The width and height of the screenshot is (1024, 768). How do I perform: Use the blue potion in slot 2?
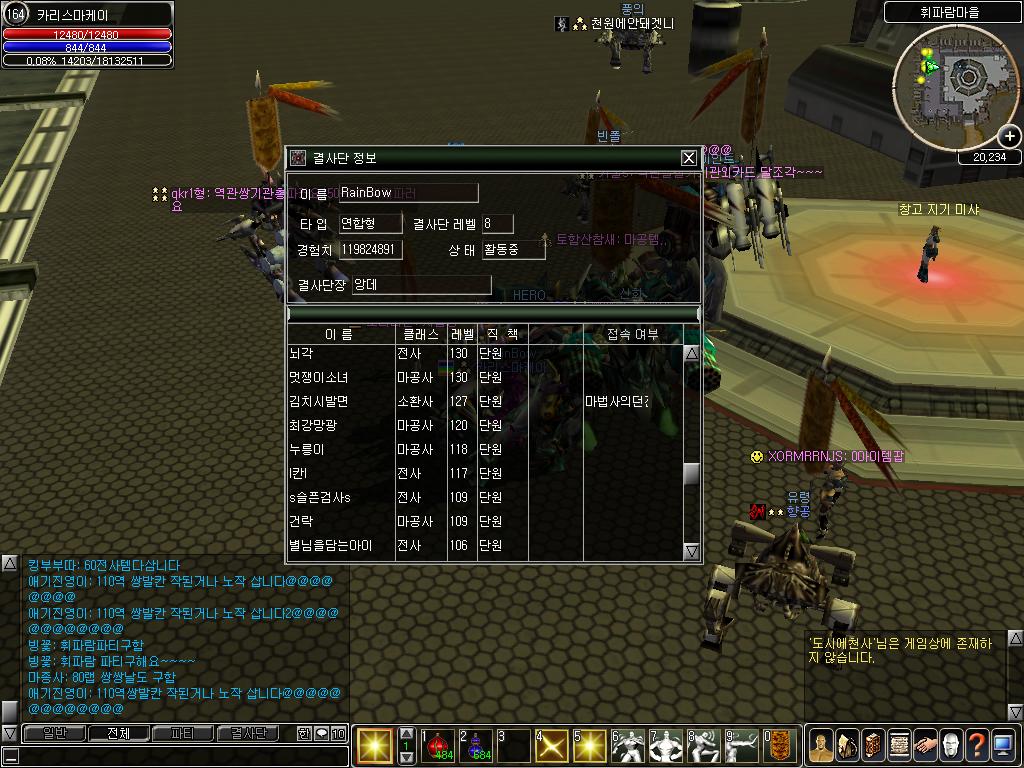pos(477,746)
